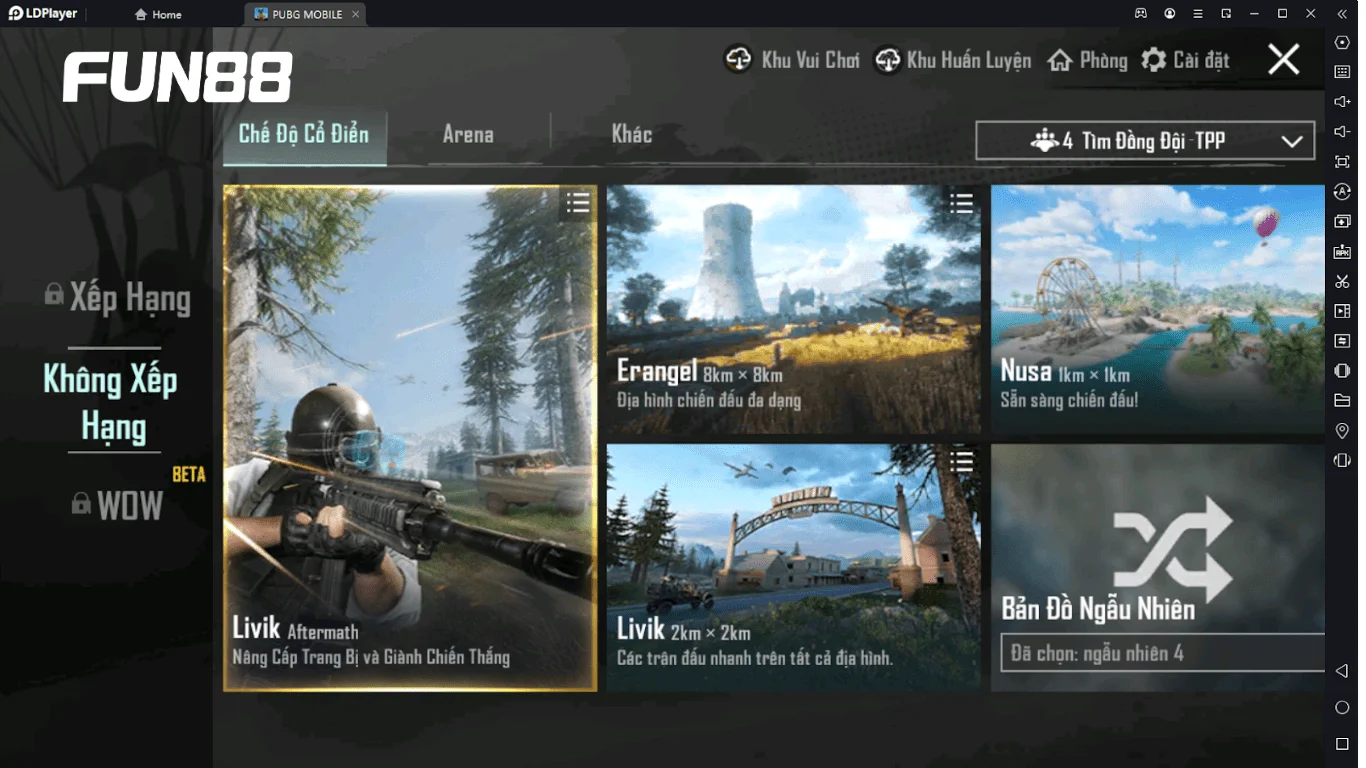Viewport: 1366px width, 768px height.
Task: Switch to the LDPlayer Home tab
Action: (x=158, y=14)
